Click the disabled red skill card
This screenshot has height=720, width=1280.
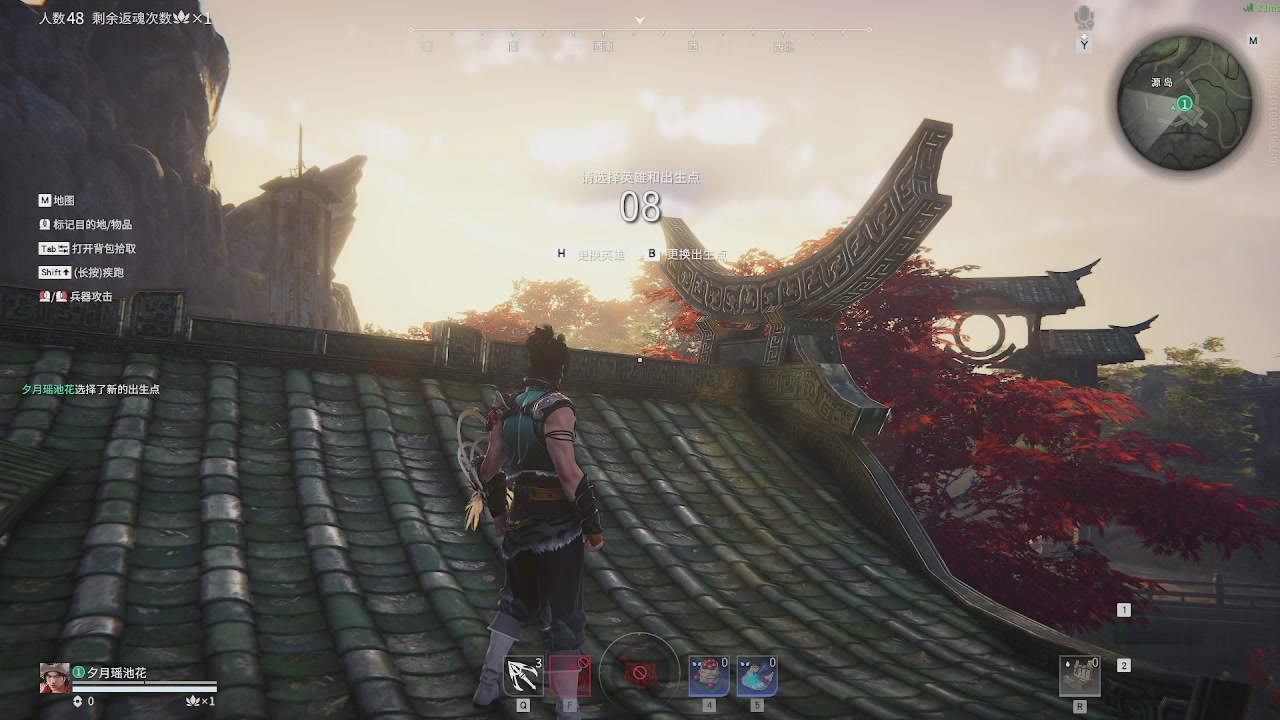570,676
